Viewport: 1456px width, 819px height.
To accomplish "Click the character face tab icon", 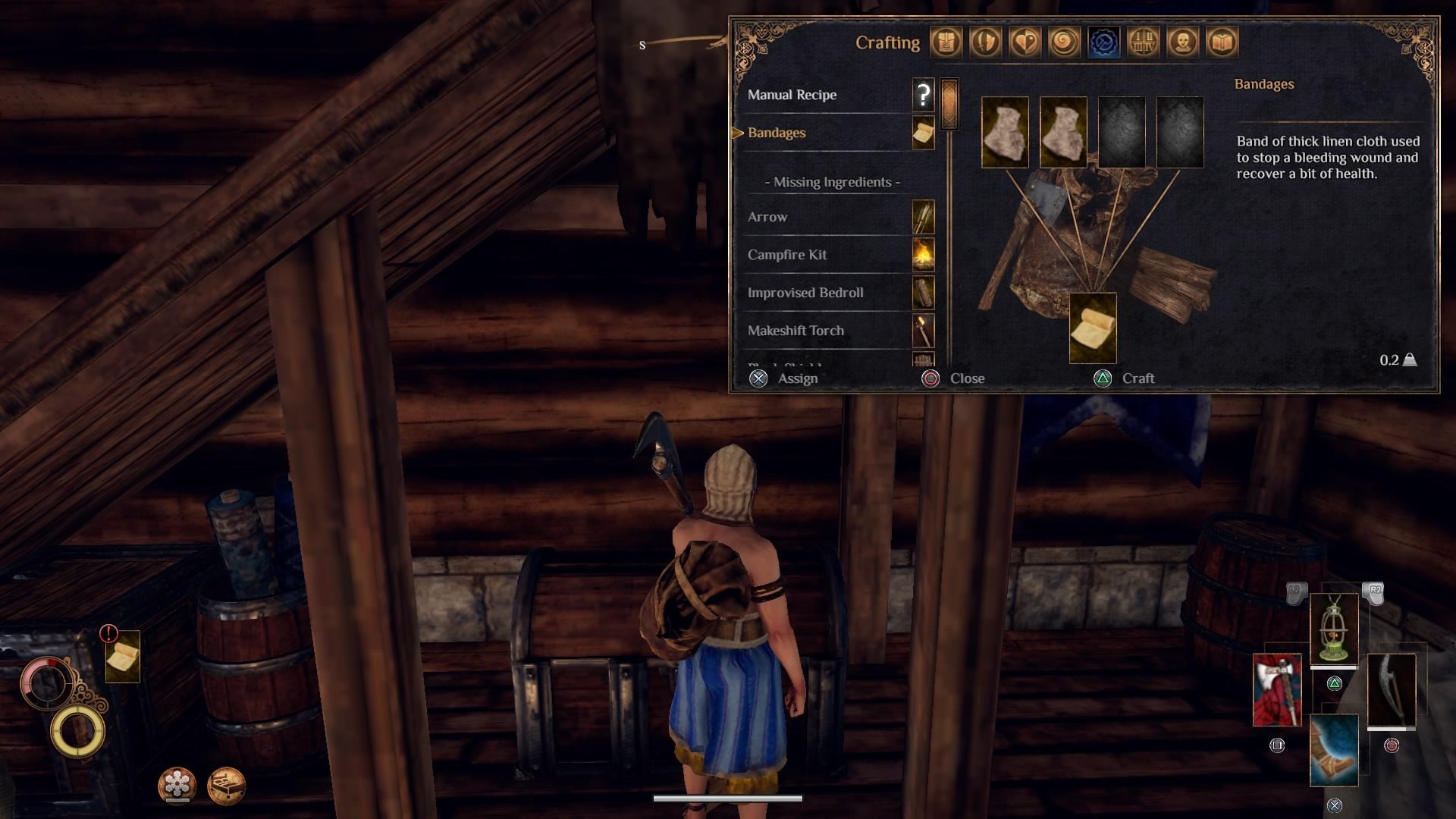I will [x=1181, y=42].
